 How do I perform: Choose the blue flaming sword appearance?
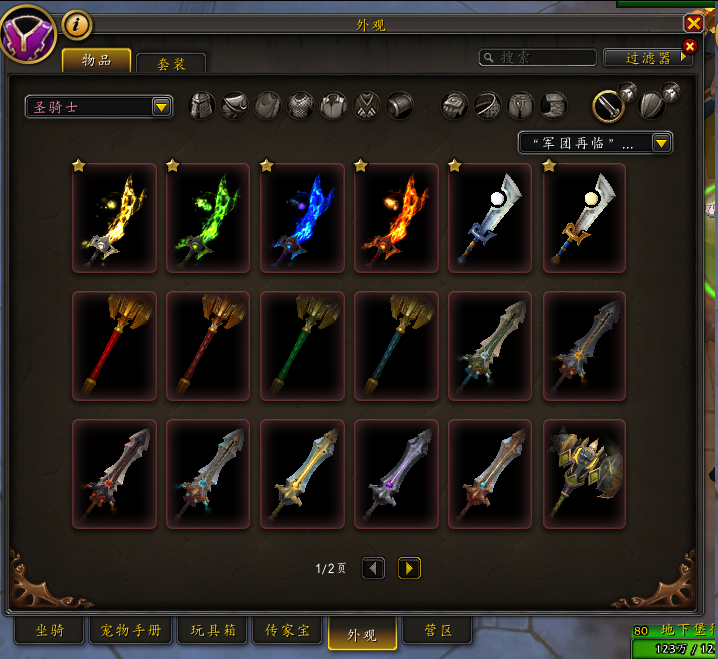tap(302, 218)
